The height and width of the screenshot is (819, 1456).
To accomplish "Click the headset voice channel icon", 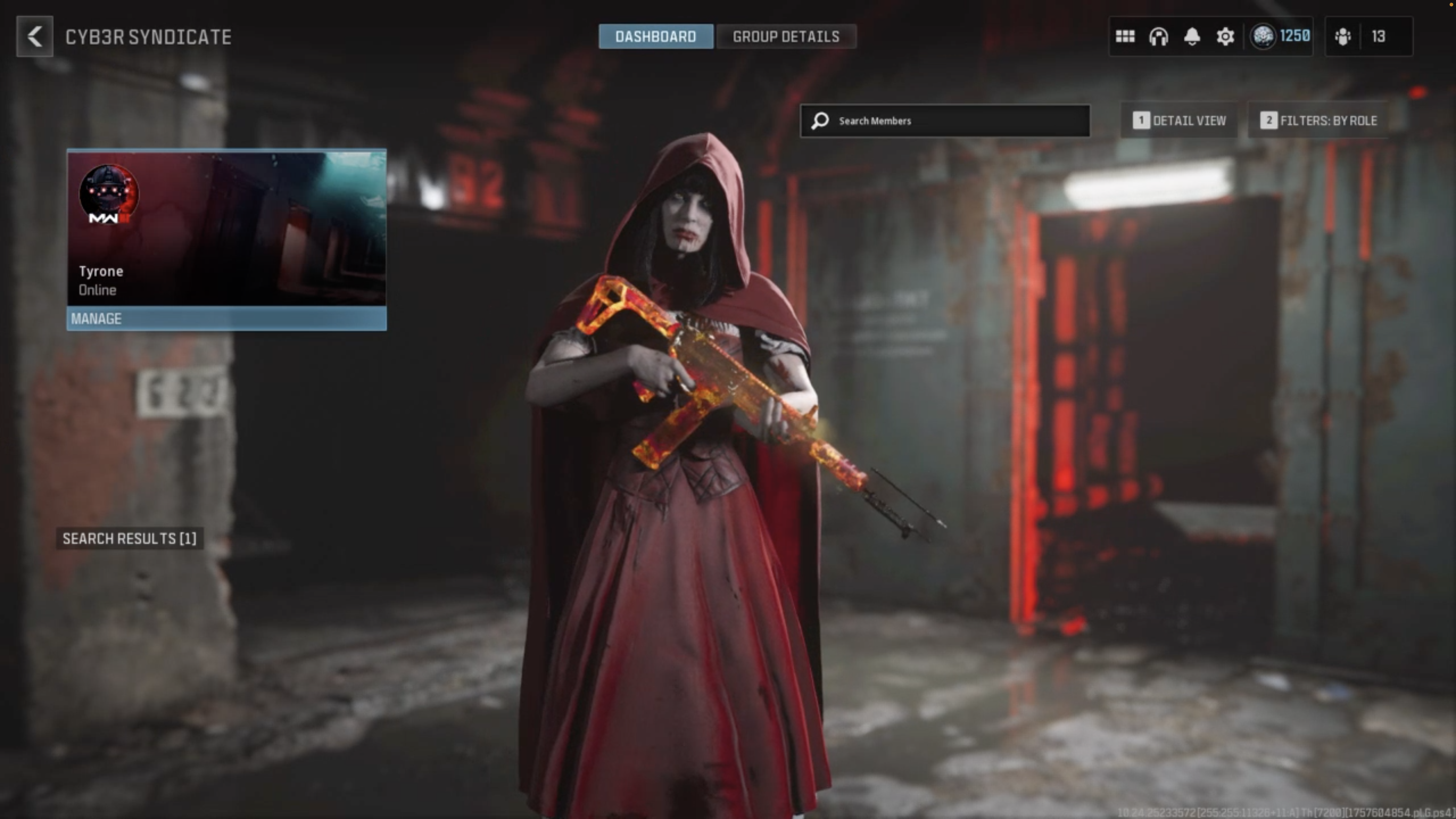I will click(x=1158, y=37).
